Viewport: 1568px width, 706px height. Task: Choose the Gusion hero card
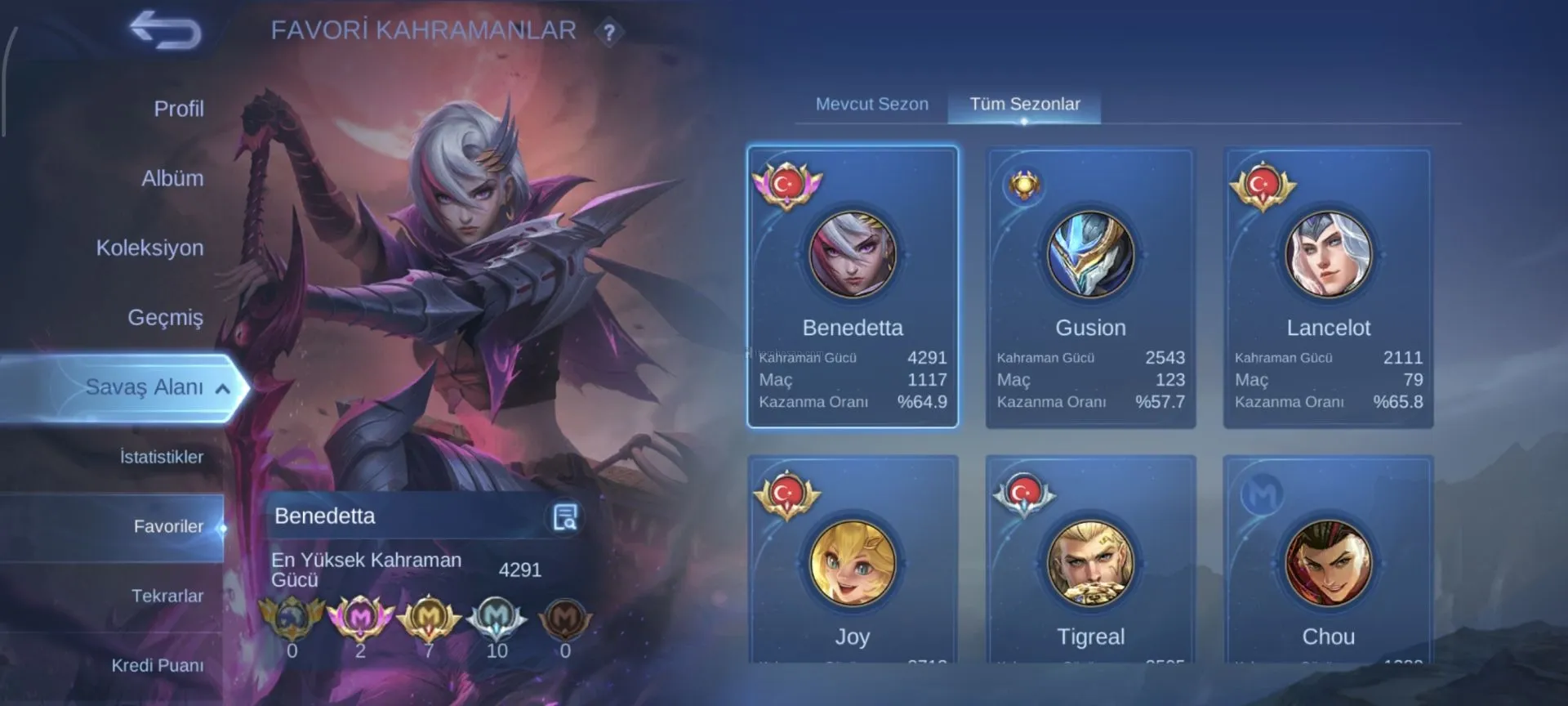click(x=1090, y=287)
